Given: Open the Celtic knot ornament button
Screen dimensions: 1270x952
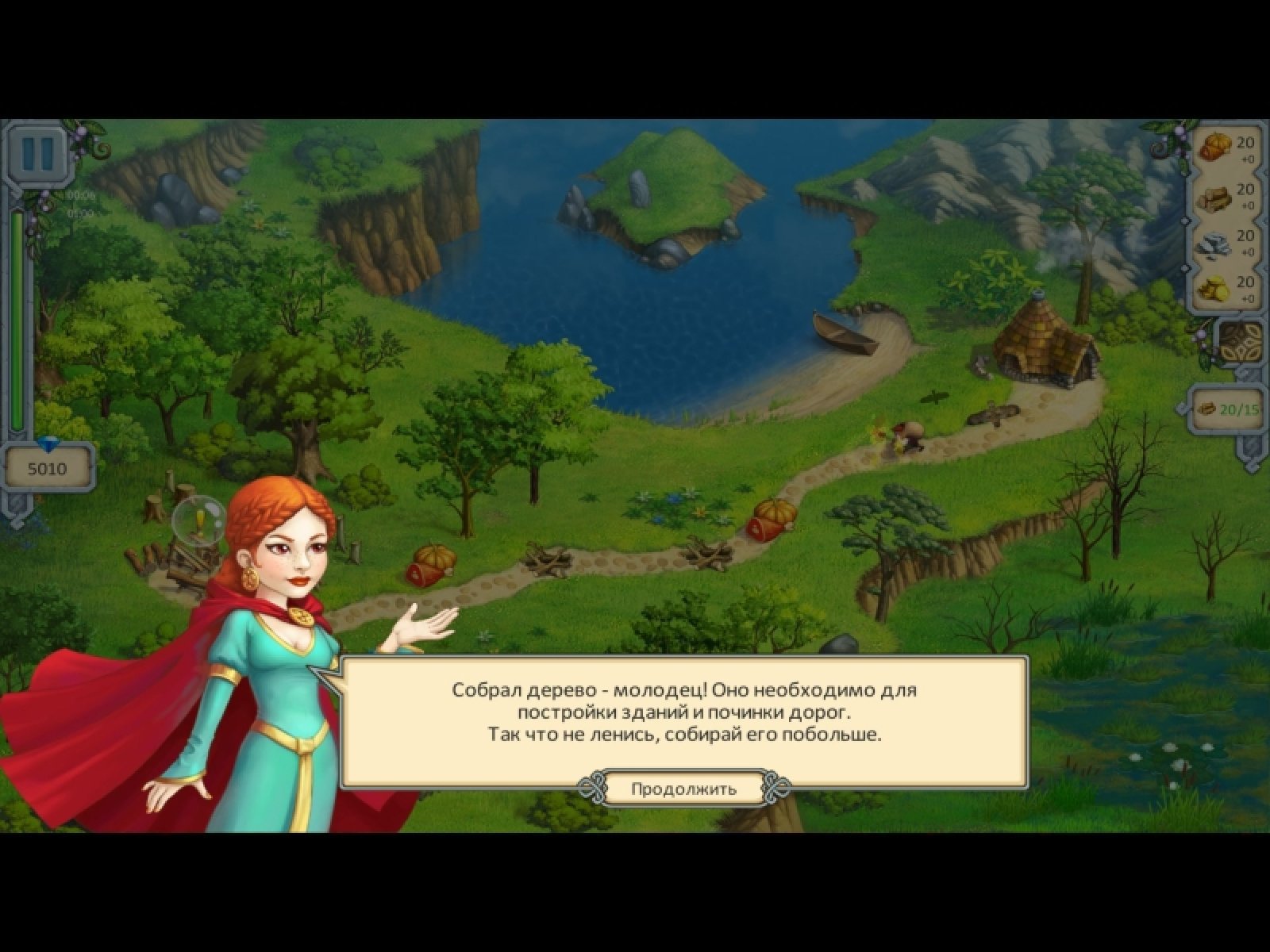Looking at the screenshot, I should [x=1240, y=344].
